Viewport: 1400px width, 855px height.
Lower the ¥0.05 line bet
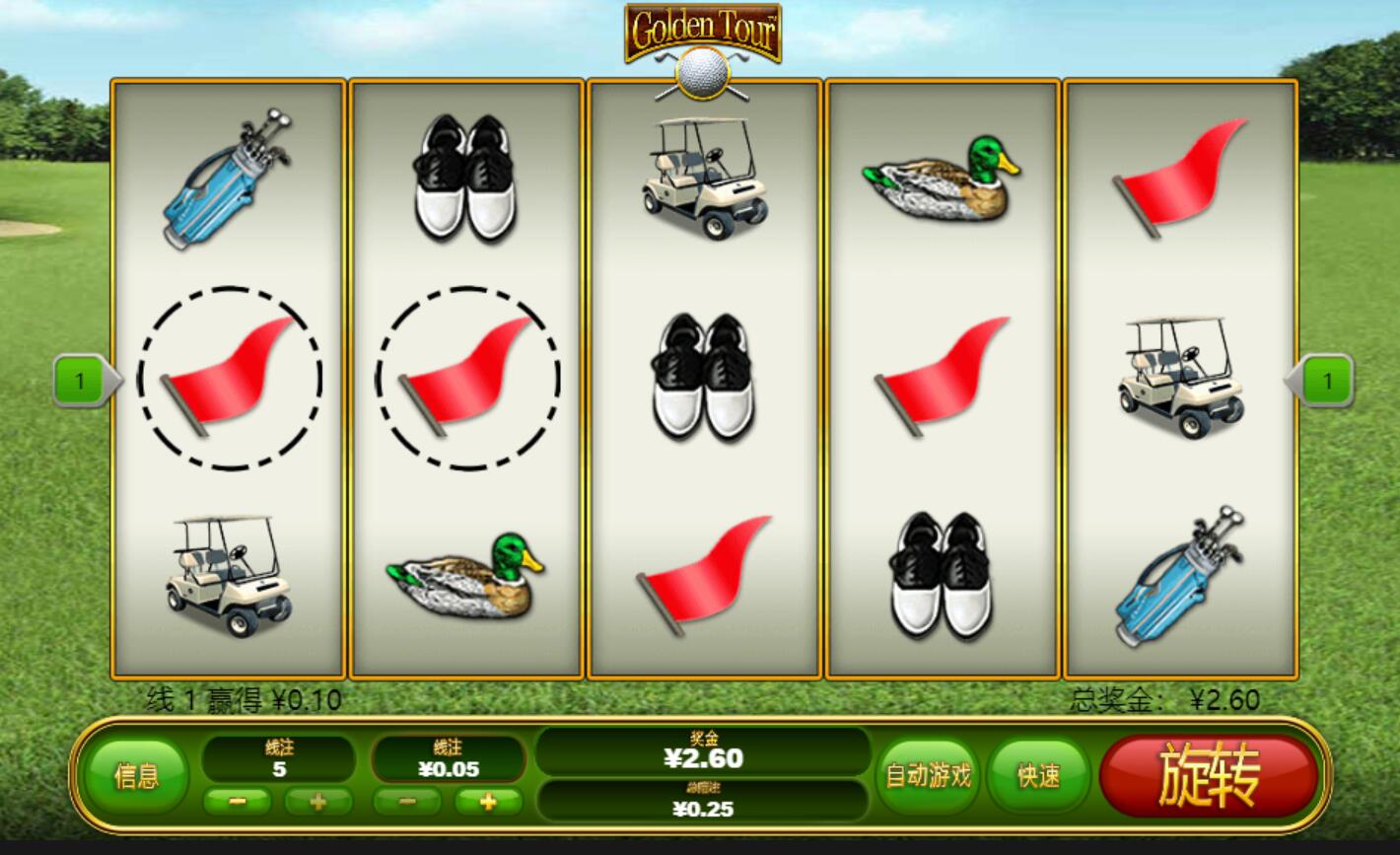(407, 802)
